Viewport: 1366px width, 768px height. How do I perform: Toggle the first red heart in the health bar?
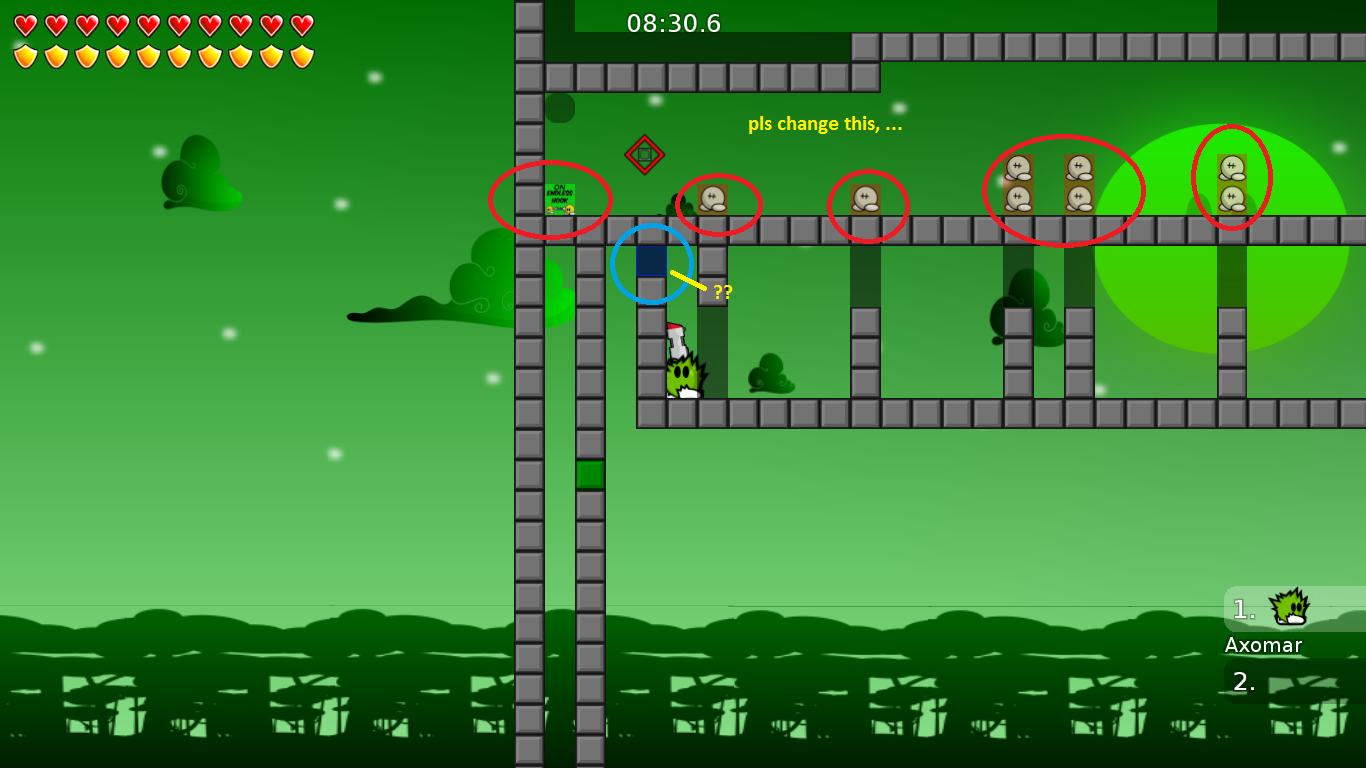point(25,22)
